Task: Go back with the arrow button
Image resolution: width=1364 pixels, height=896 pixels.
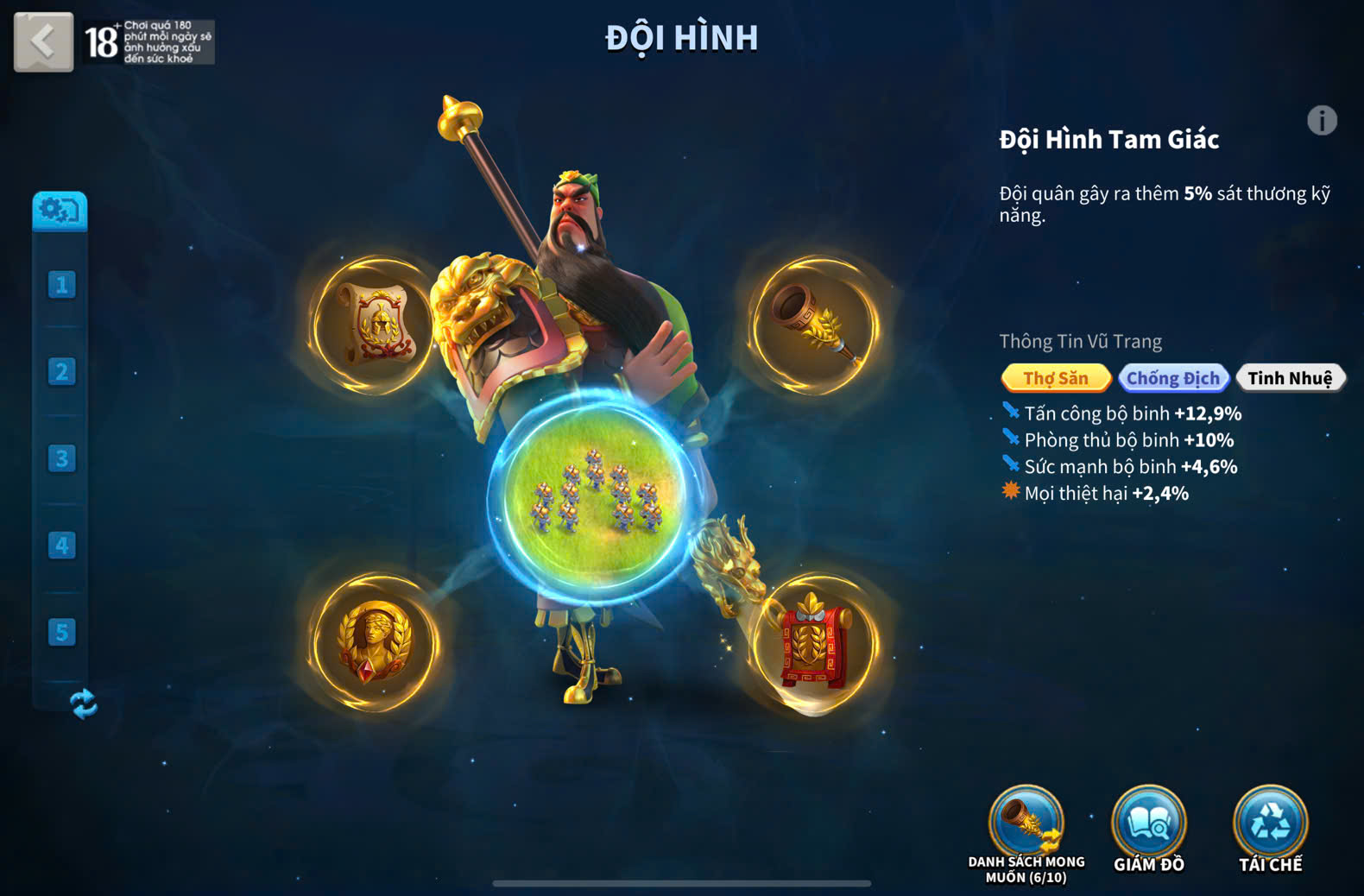Action: click(43, 41)
